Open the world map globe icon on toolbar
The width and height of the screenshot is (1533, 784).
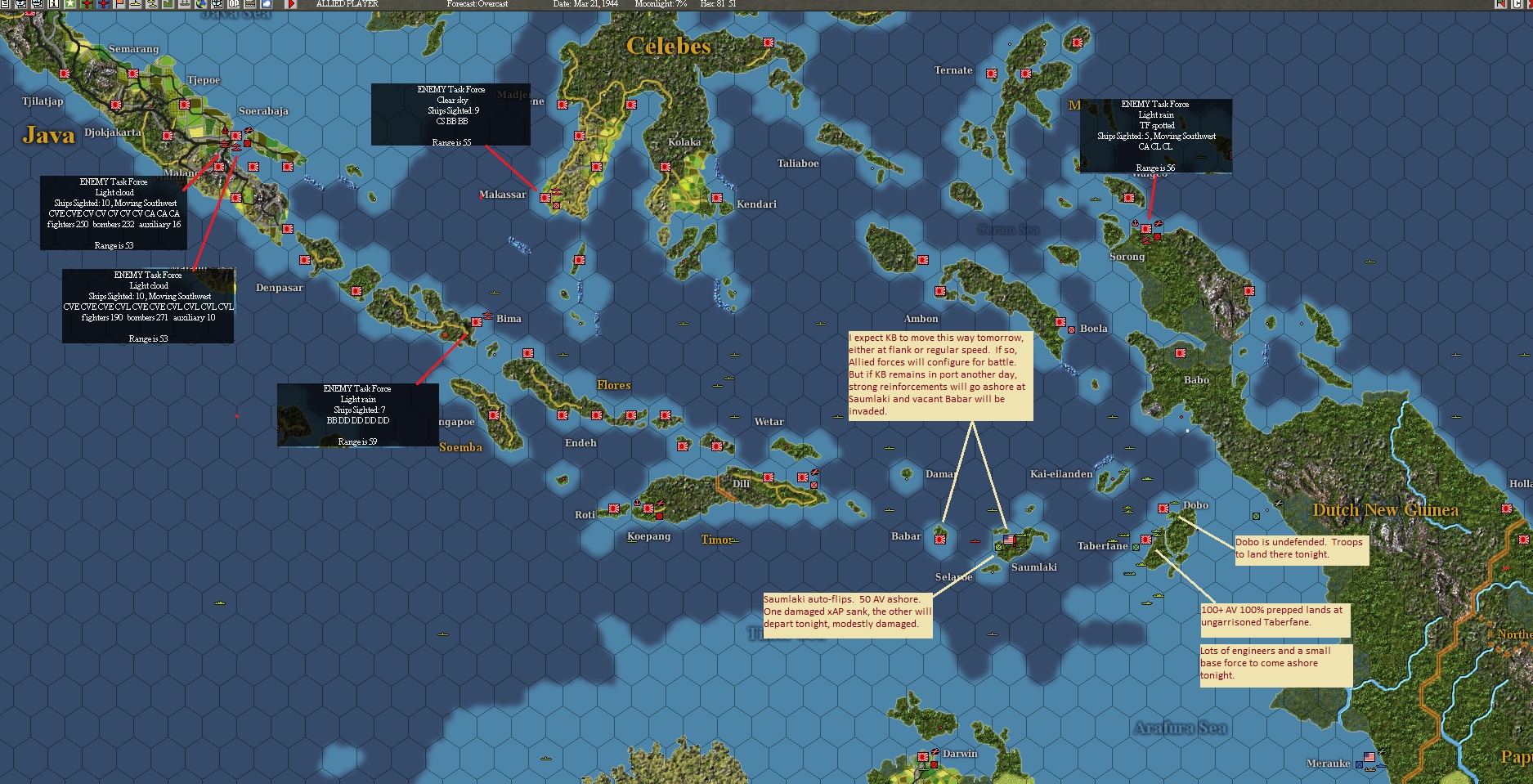tap(199, 7)
